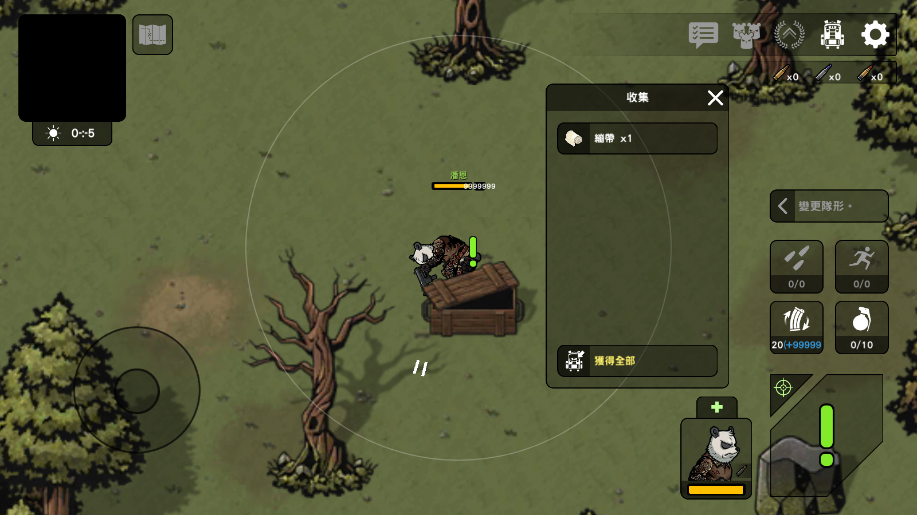Open the settings gear icon

[875, 35]
